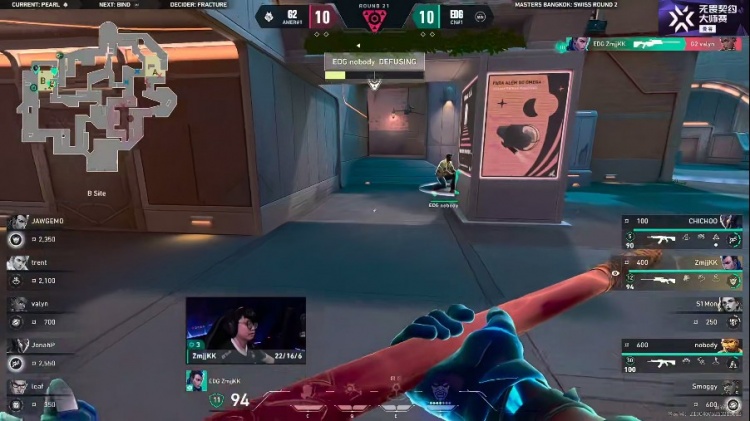Image resolution: width=750 pixels, height=421 pixels.
Task: Click the G2 team logo in the scoreboard
Action: [x=269, y=16]
